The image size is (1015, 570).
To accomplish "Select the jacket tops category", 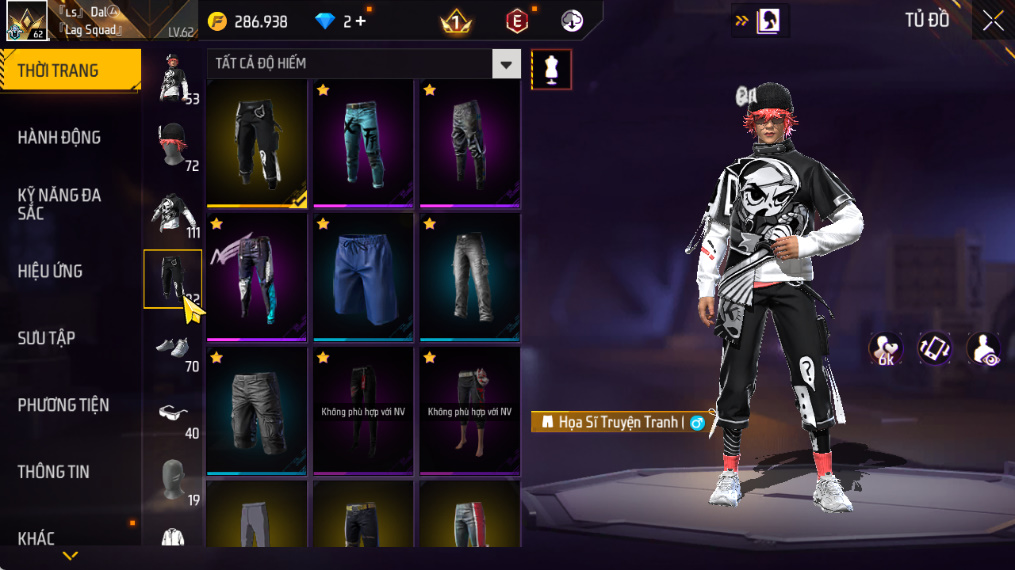I will coord(173,212).
